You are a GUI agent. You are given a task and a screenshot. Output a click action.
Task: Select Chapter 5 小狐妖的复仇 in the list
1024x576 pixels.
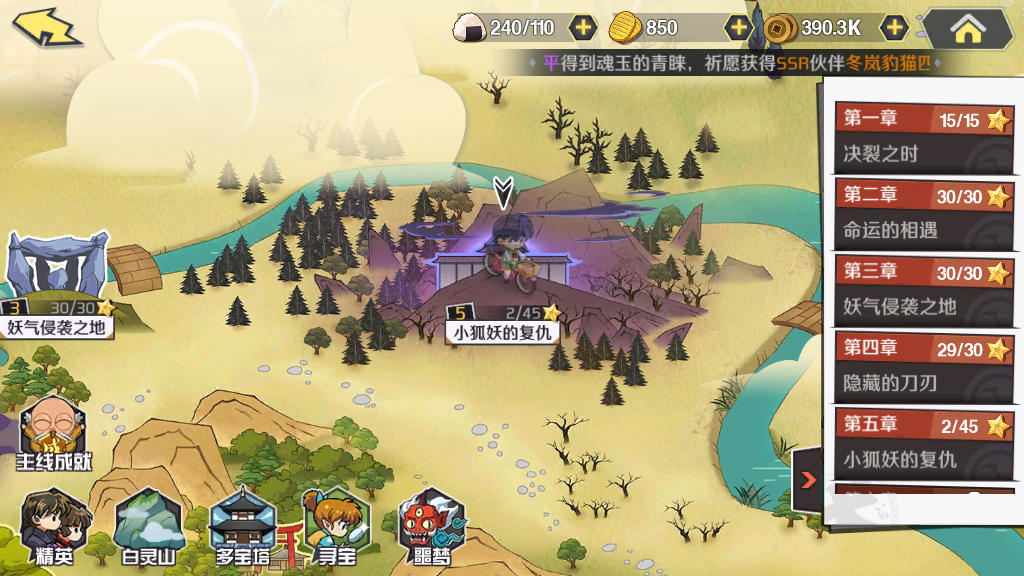(923, 442)
